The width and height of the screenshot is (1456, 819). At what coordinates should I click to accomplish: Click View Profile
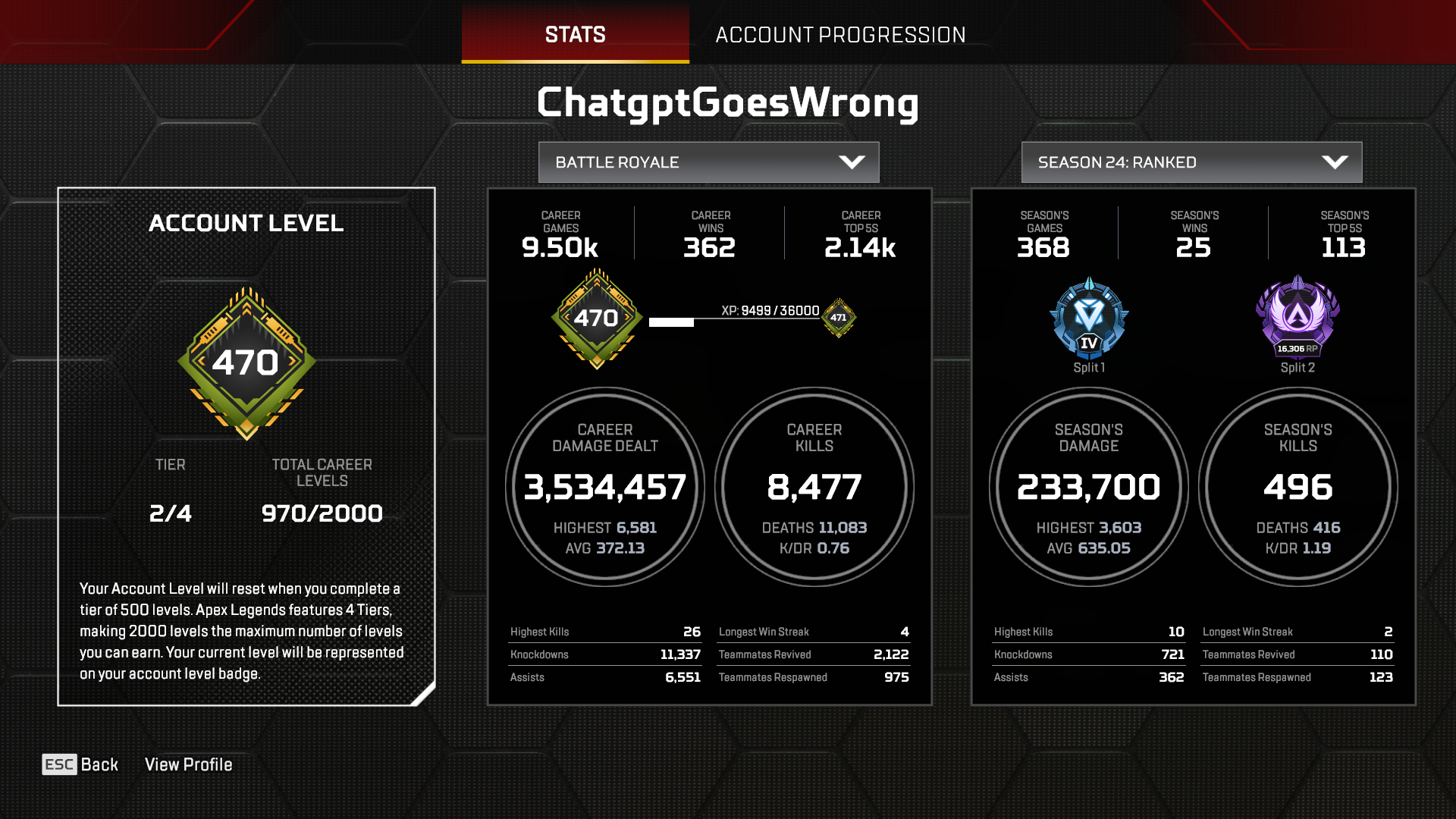[x=189, y=764]
